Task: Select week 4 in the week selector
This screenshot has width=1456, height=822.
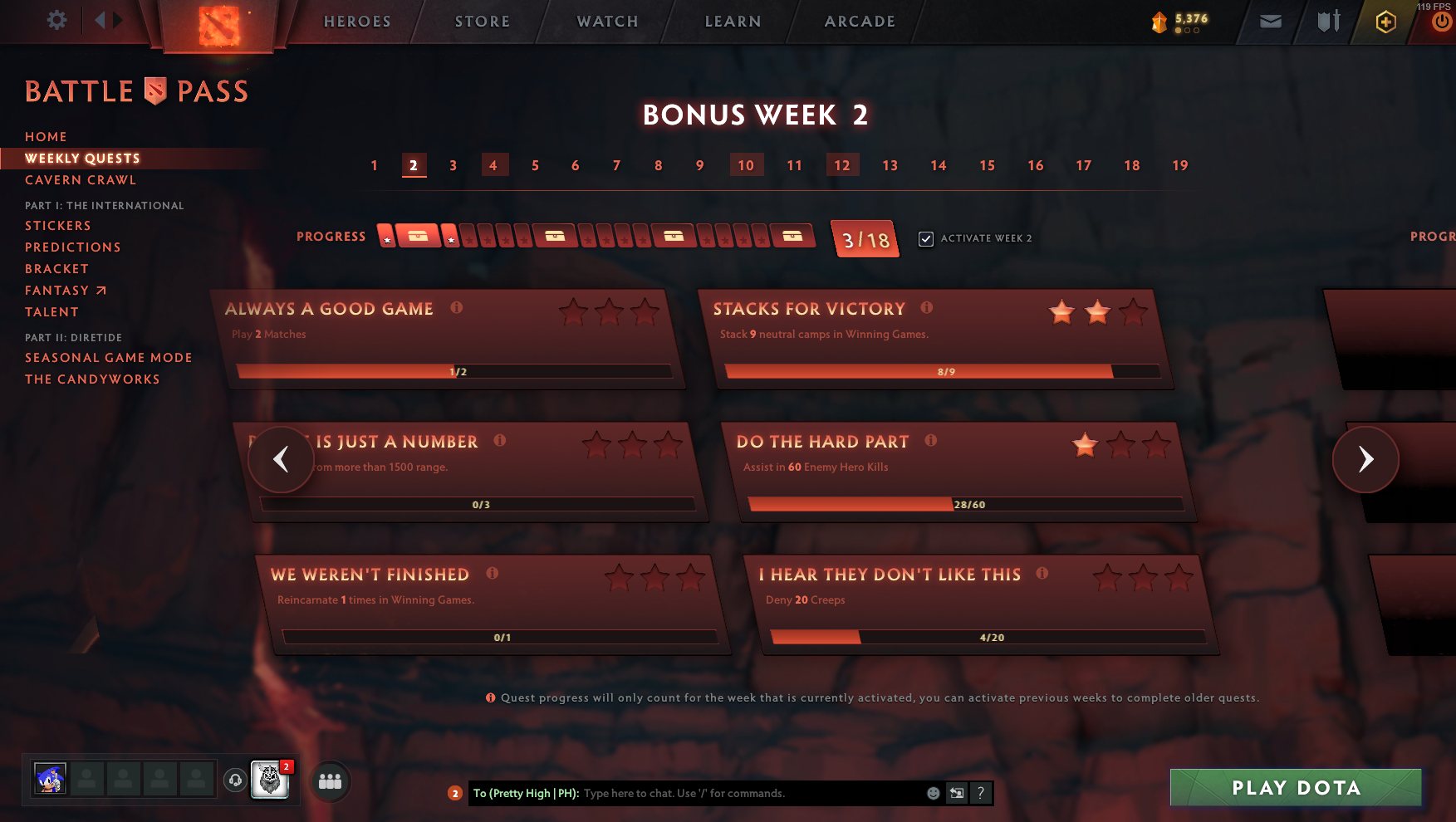Action: pos(494,165)
